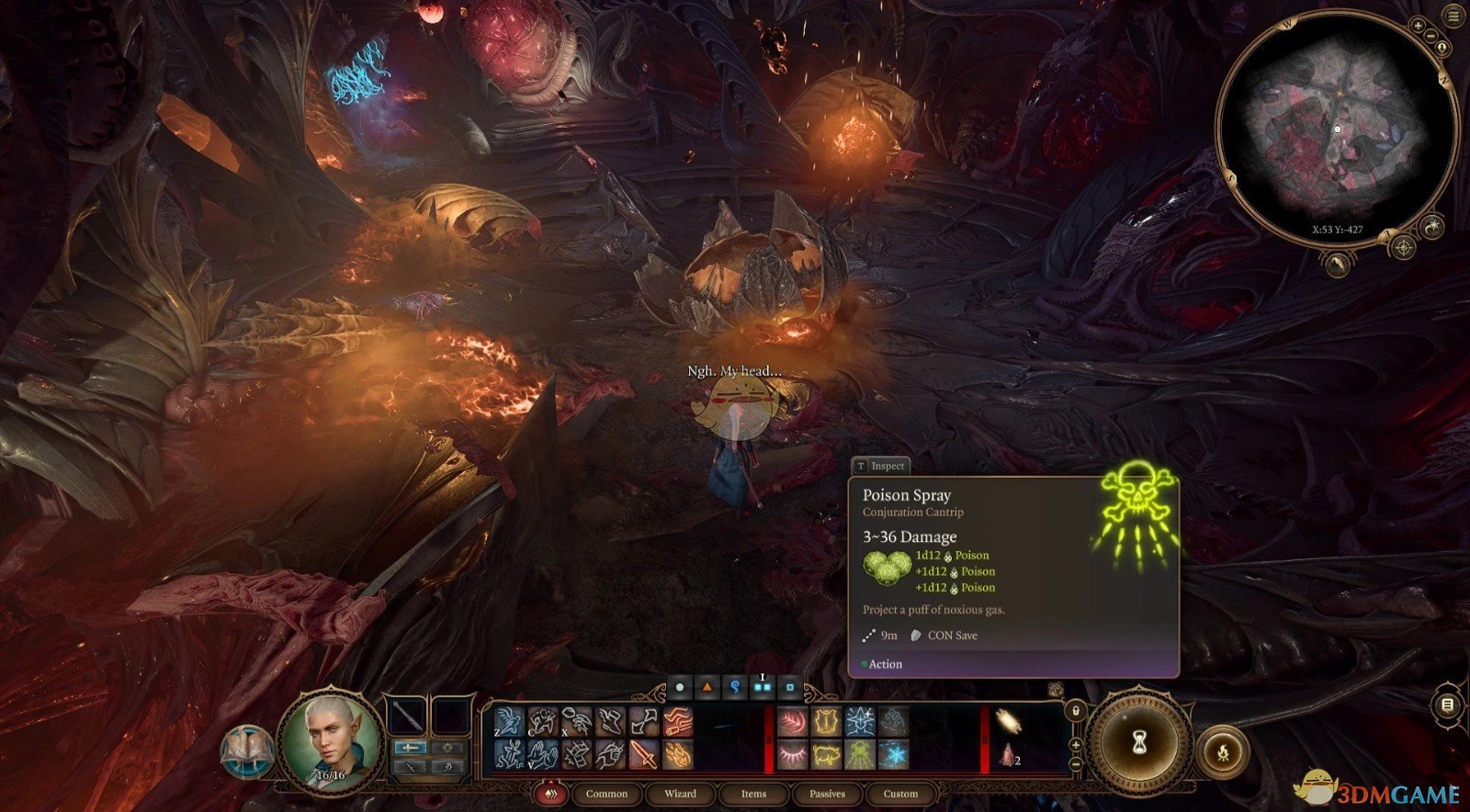
Task: Select the Ray of Frost snowflake icon
Action: click(x=893, y=755)
